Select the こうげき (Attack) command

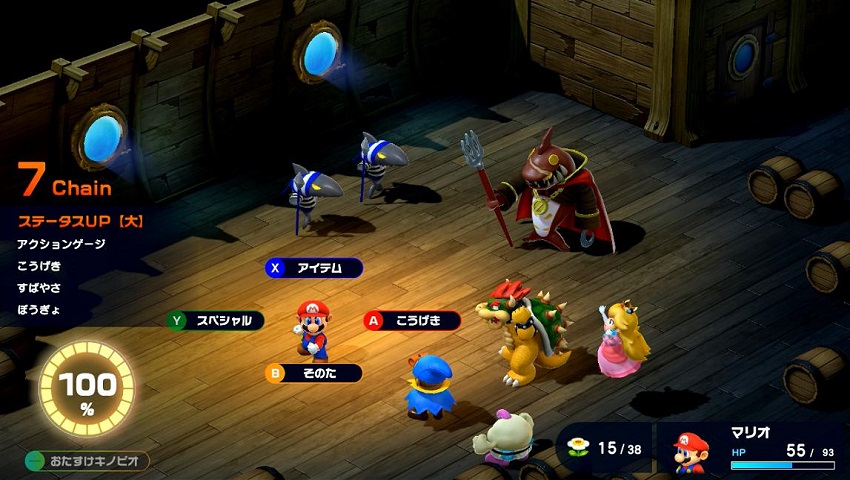[x=412, y=321]
